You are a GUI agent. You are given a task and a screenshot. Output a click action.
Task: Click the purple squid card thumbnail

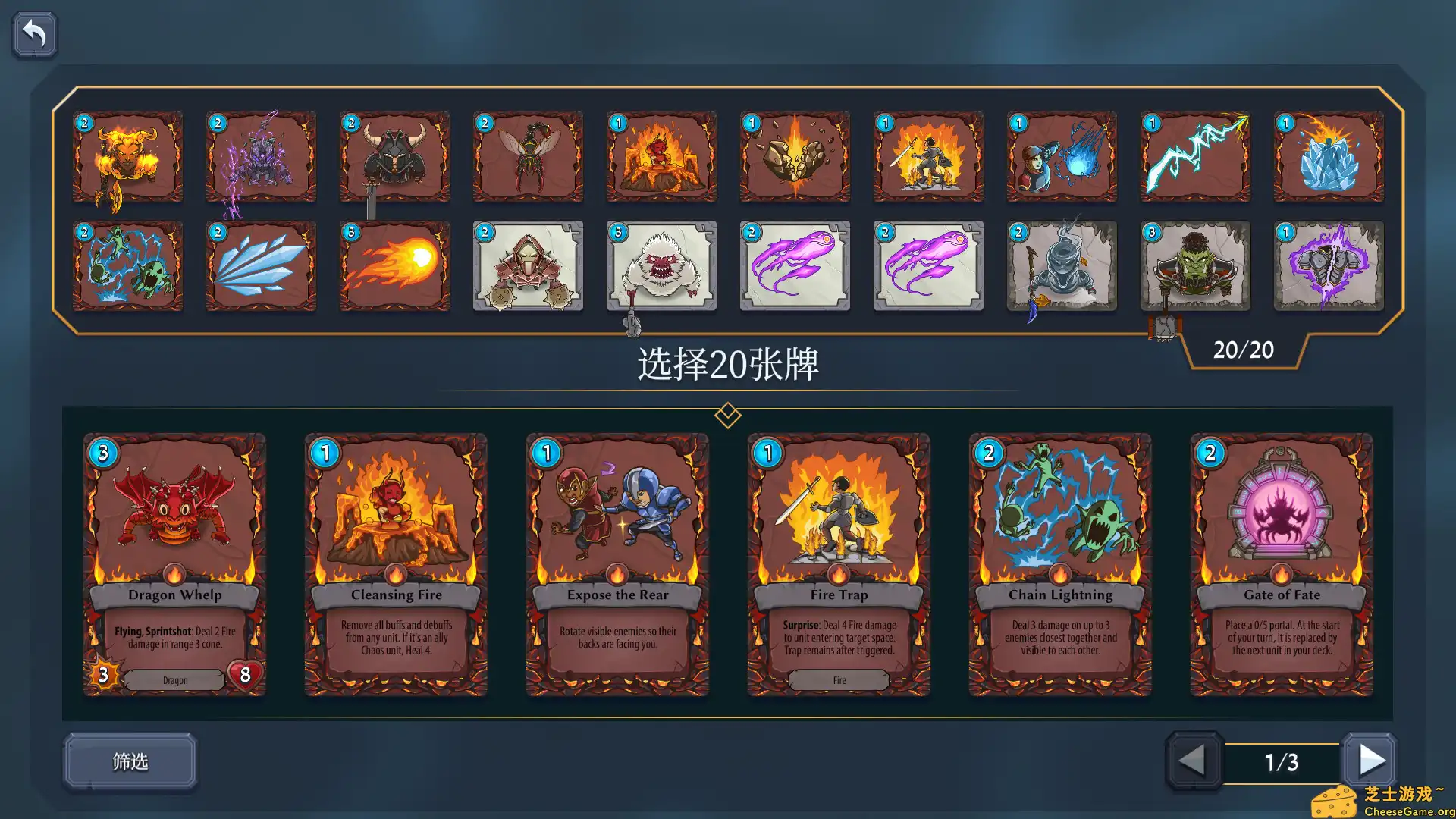pyautogui.click(x=794, y=267)
